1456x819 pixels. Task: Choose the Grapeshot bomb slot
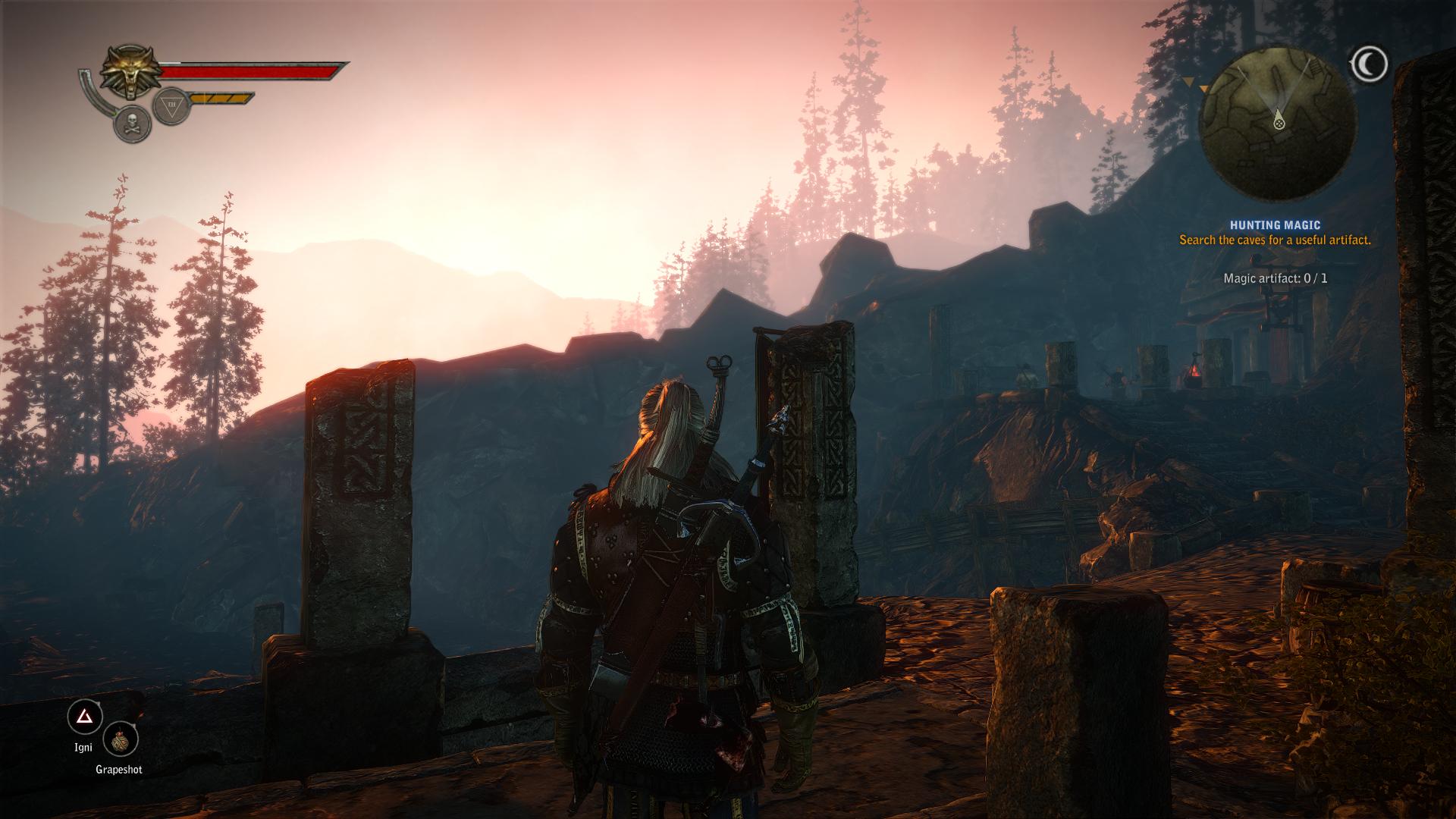coord(121,742)
